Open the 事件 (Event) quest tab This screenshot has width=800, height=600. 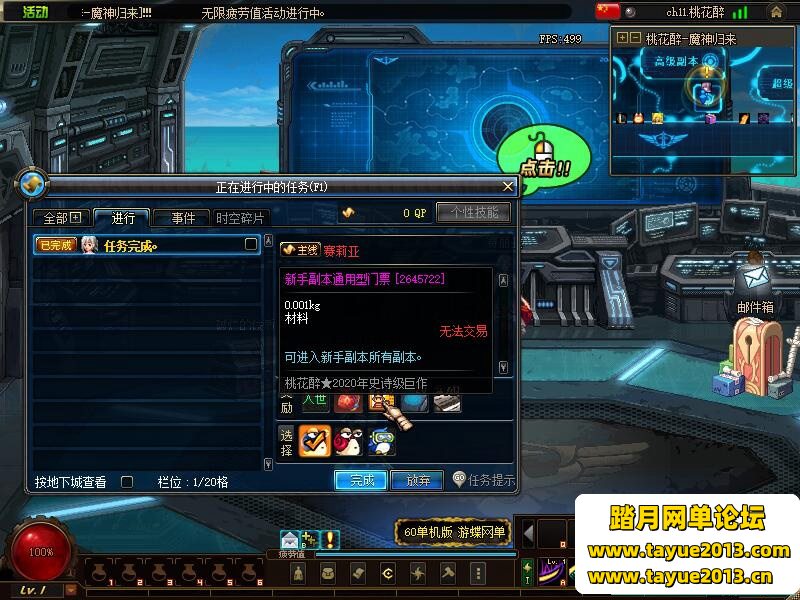(x=183, y=218)
